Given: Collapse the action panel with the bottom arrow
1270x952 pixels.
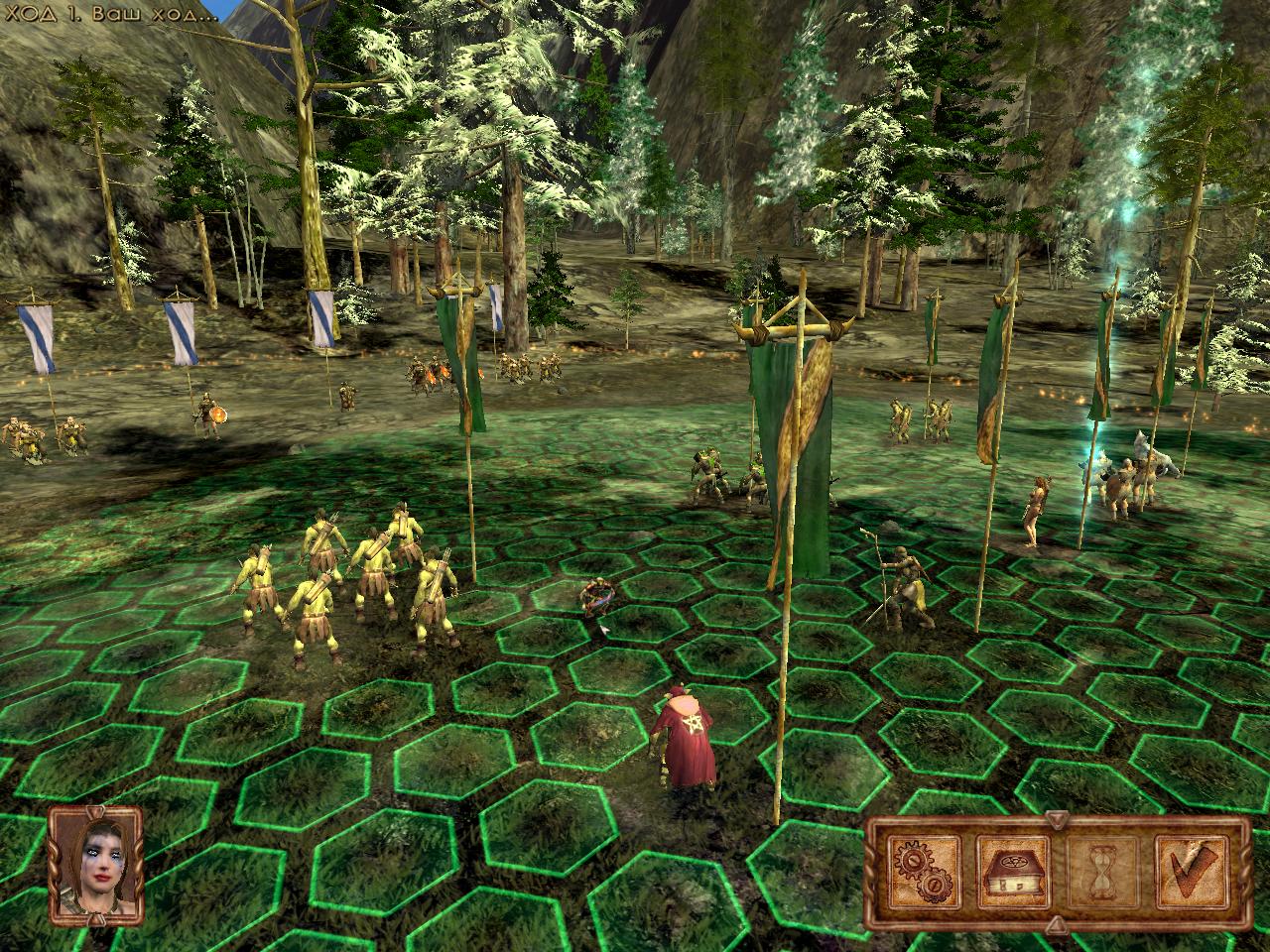Looking at the screenshot, I should (1055, 927).
